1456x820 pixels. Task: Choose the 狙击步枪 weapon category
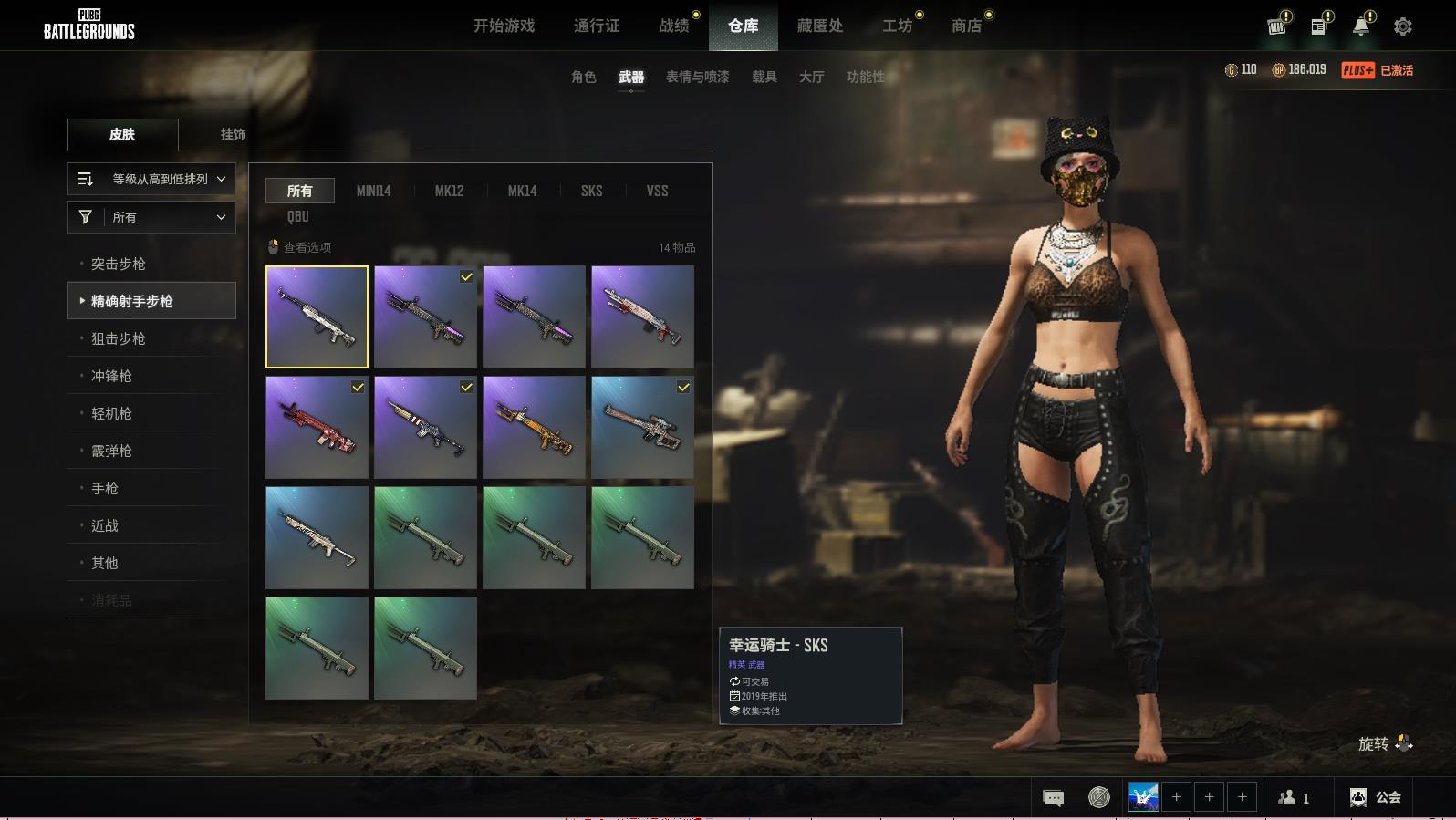pos(119,338)
